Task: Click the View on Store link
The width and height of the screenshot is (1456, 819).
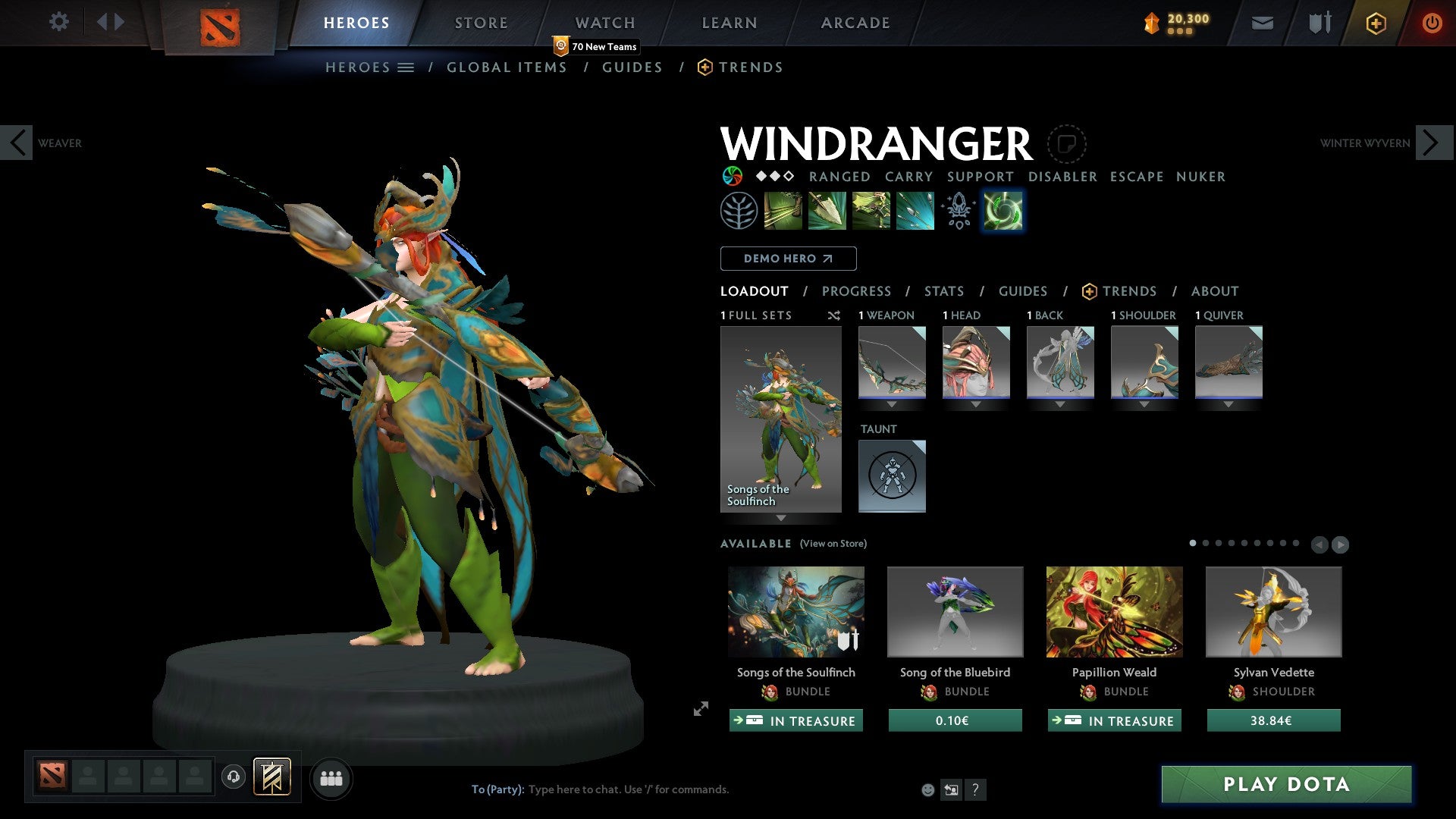Action: (833, 544)
